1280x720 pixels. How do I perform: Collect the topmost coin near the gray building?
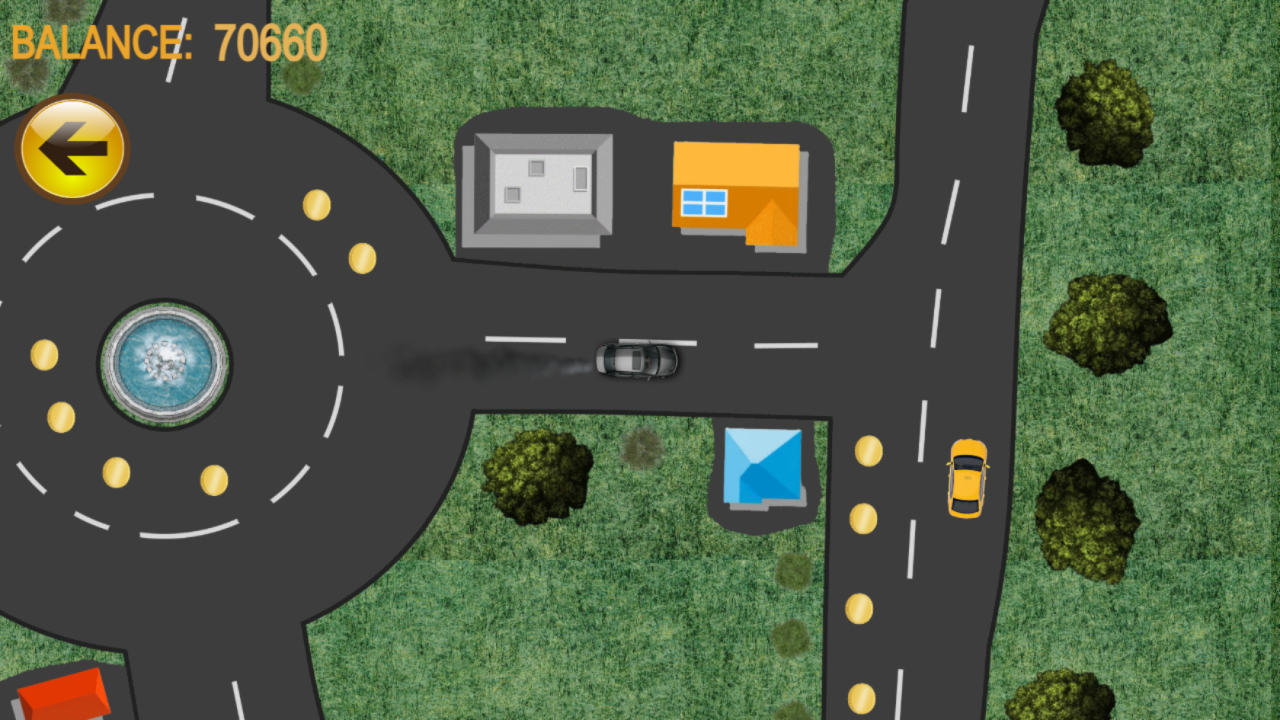pos(317,205)
